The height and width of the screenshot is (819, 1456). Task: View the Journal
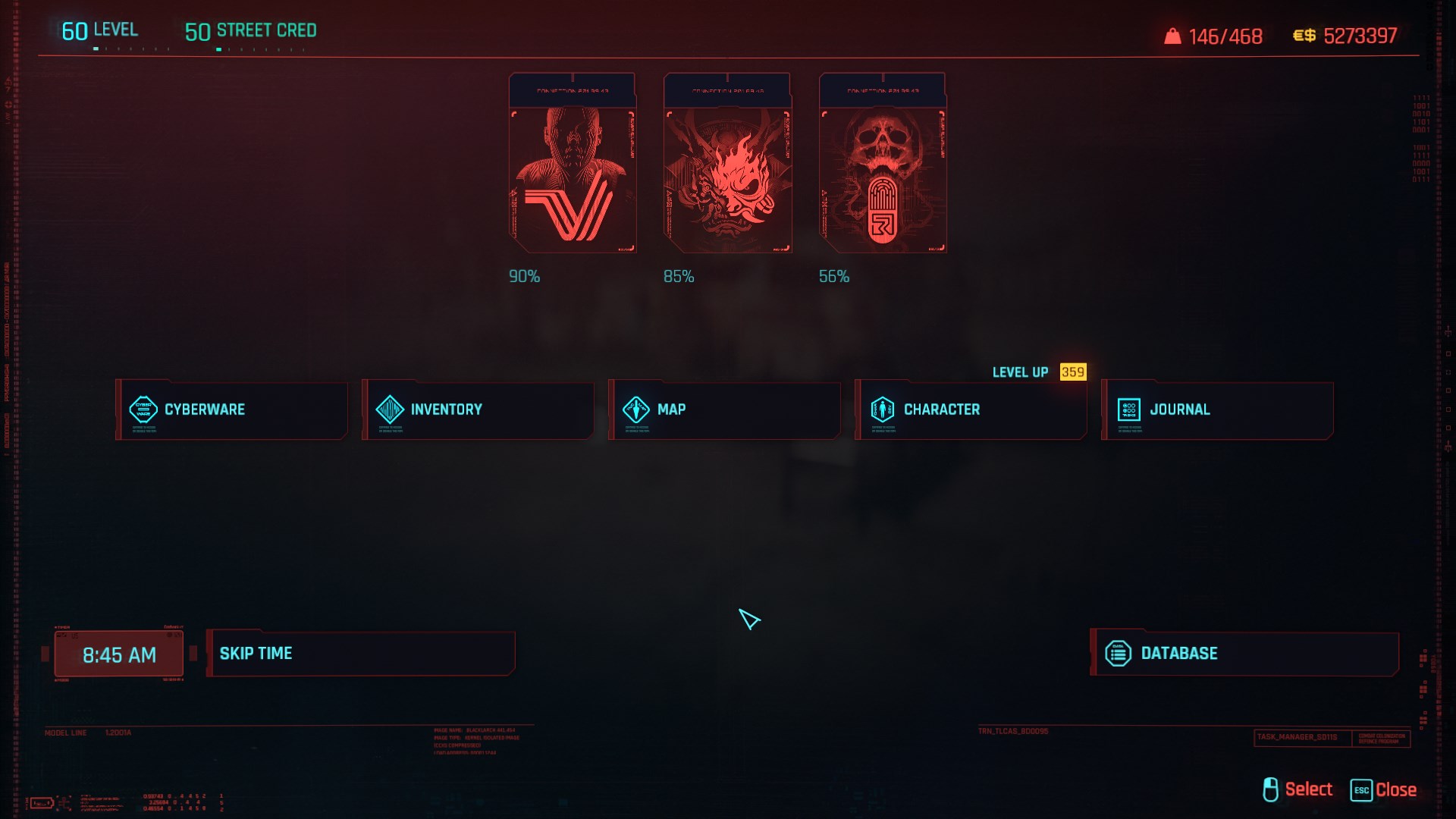(x=1217, y=409)
